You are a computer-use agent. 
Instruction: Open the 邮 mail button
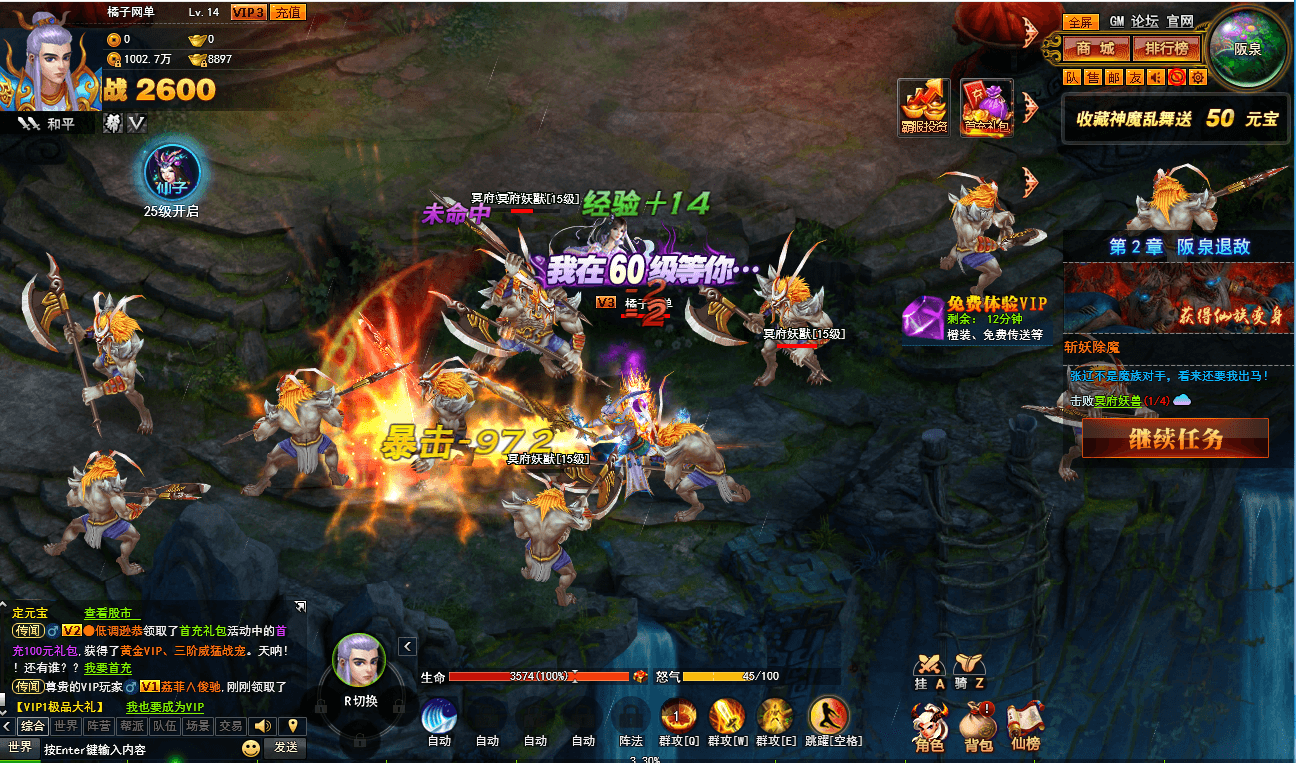click(1114, 77)
